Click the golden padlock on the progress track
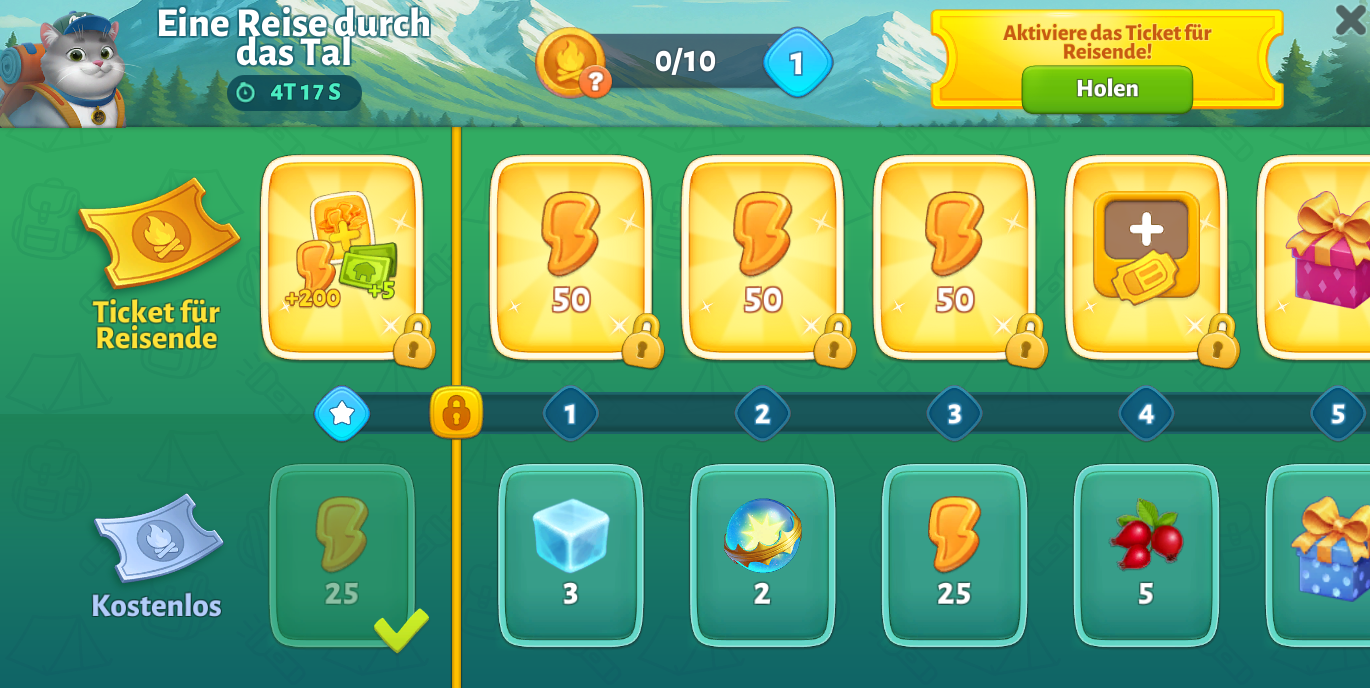This screenshot has height=688, width=1370. 456,412
